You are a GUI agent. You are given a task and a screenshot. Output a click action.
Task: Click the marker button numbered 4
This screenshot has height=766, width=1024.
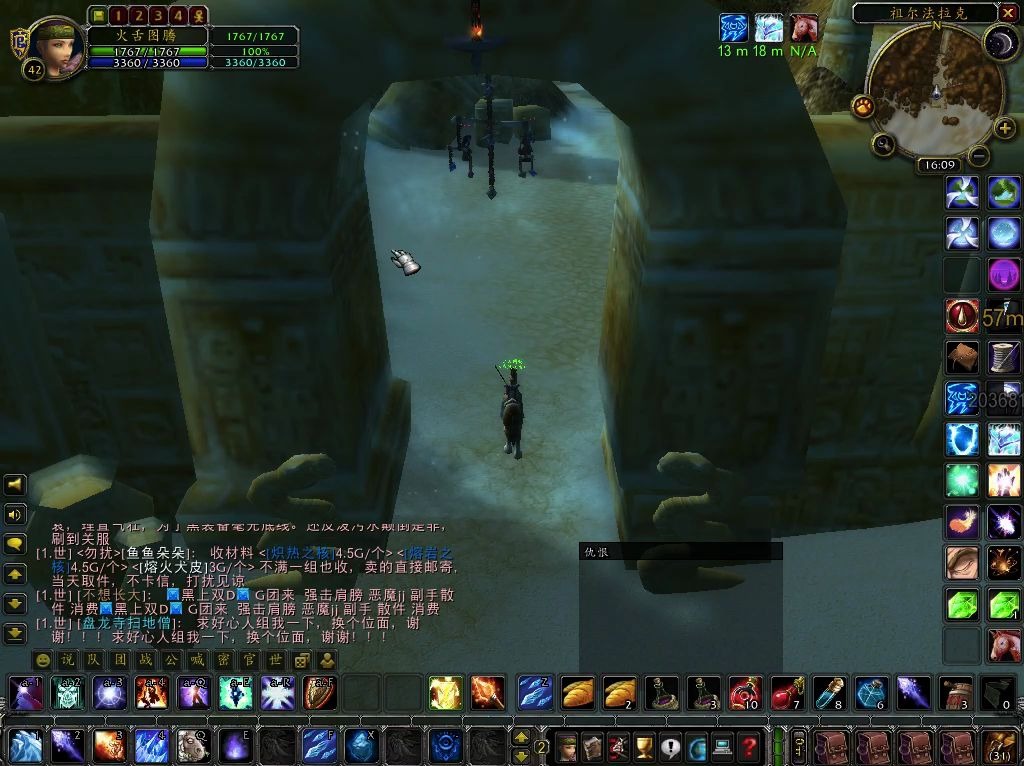pos(178,15)
